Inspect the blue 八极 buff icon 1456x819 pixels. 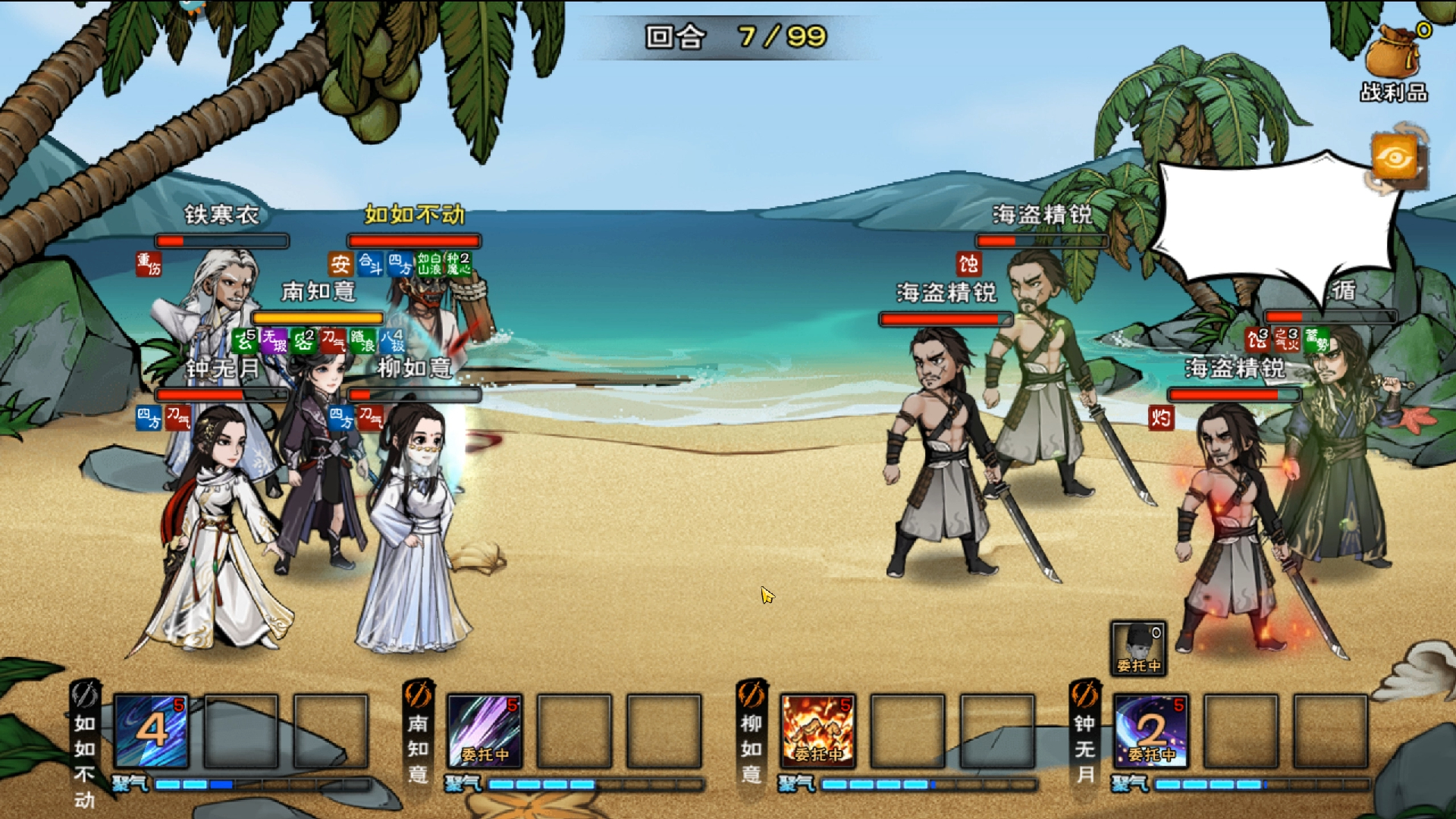392,340
